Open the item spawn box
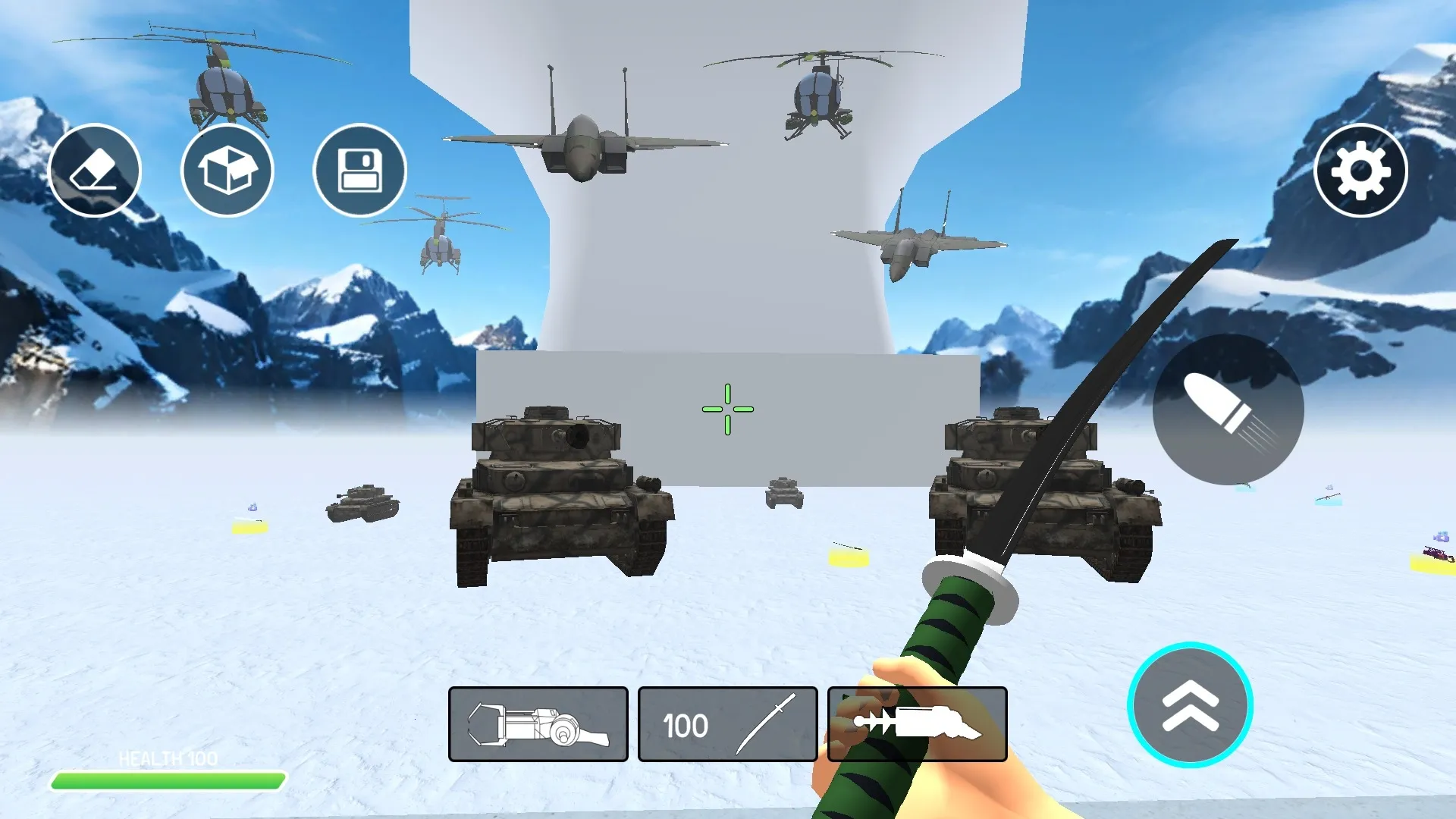1456x819 pixels. pos(227,171)
